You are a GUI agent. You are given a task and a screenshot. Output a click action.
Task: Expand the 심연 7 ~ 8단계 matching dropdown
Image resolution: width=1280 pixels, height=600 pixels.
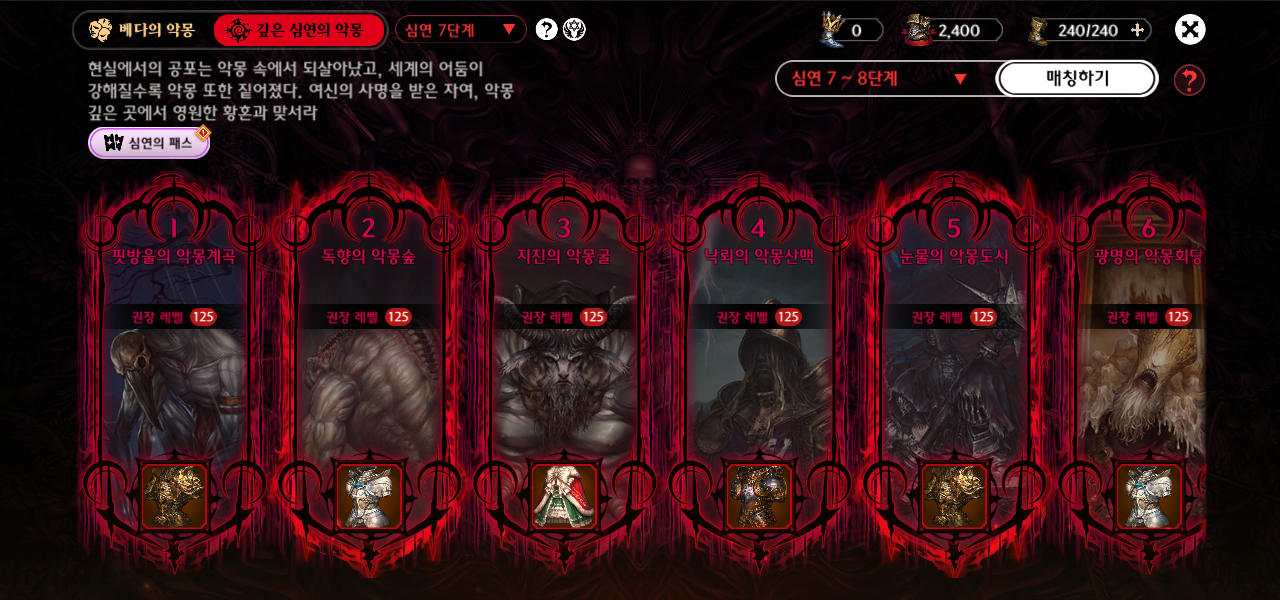pyautogui.click(x=880, y=79)
